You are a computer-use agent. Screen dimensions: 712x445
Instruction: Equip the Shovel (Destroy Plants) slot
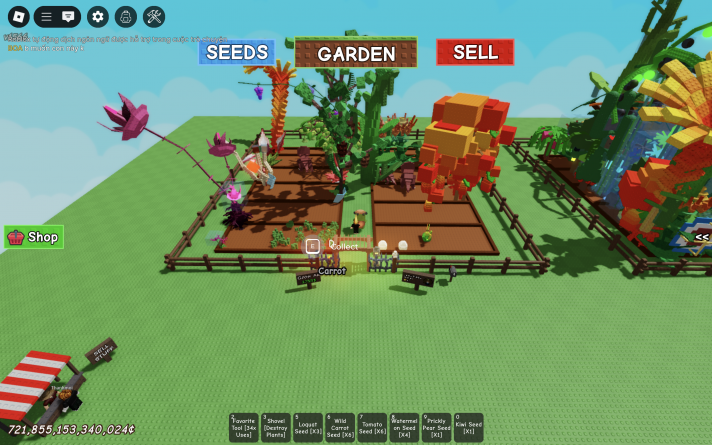point(276,427)
